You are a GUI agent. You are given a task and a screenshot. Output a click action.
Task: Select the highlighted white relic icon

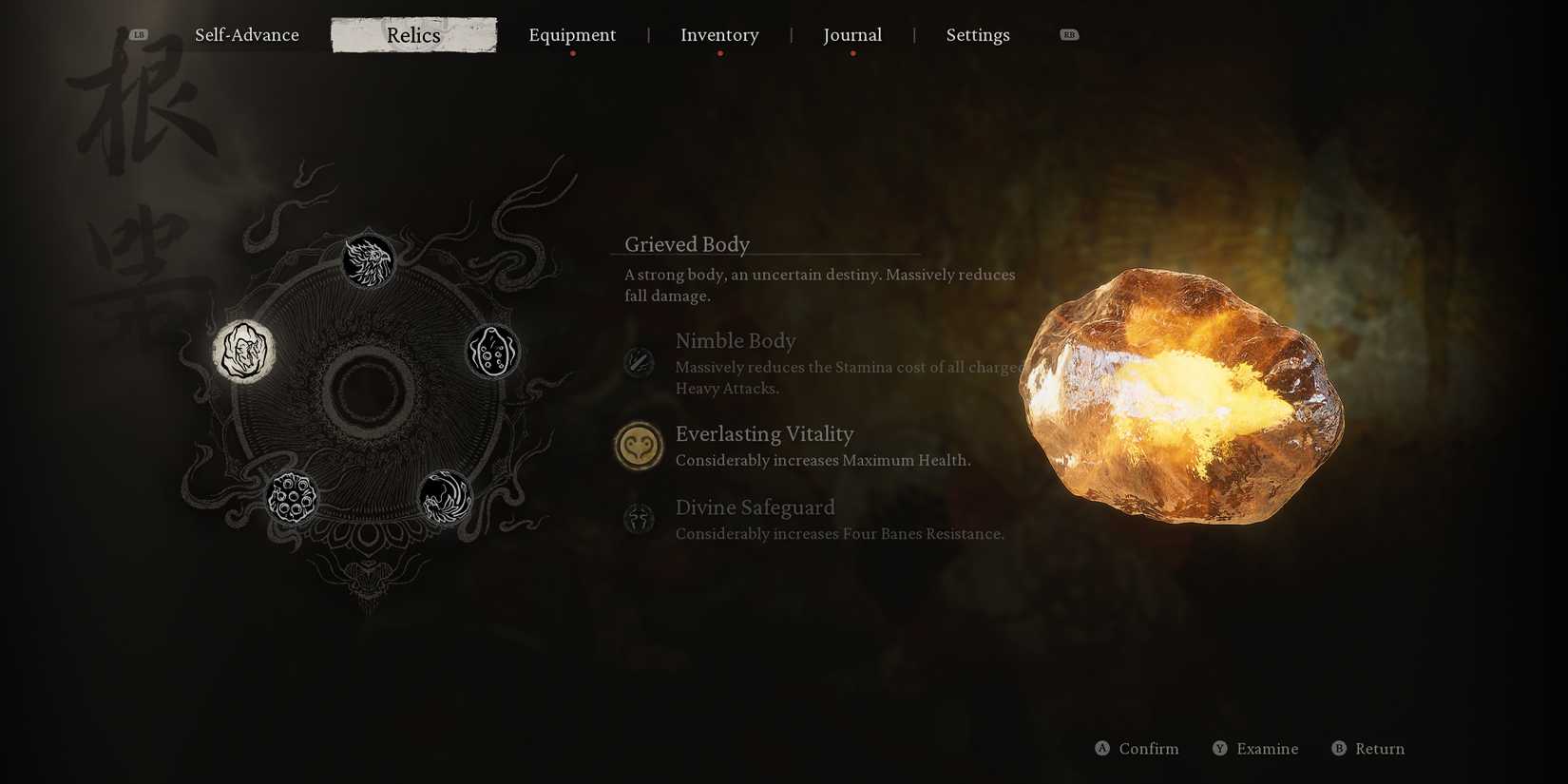[243, 351]
